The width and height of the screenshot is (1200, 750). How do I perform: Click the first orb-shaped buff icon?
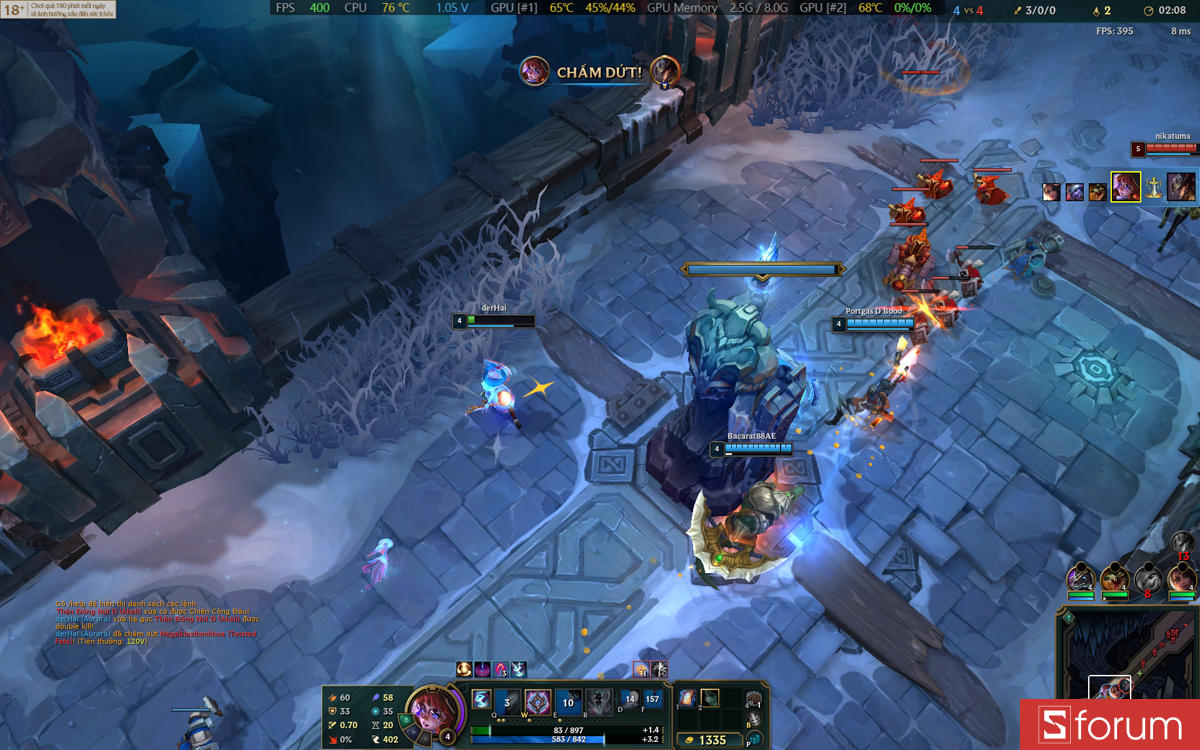click(x=464, y=669)
